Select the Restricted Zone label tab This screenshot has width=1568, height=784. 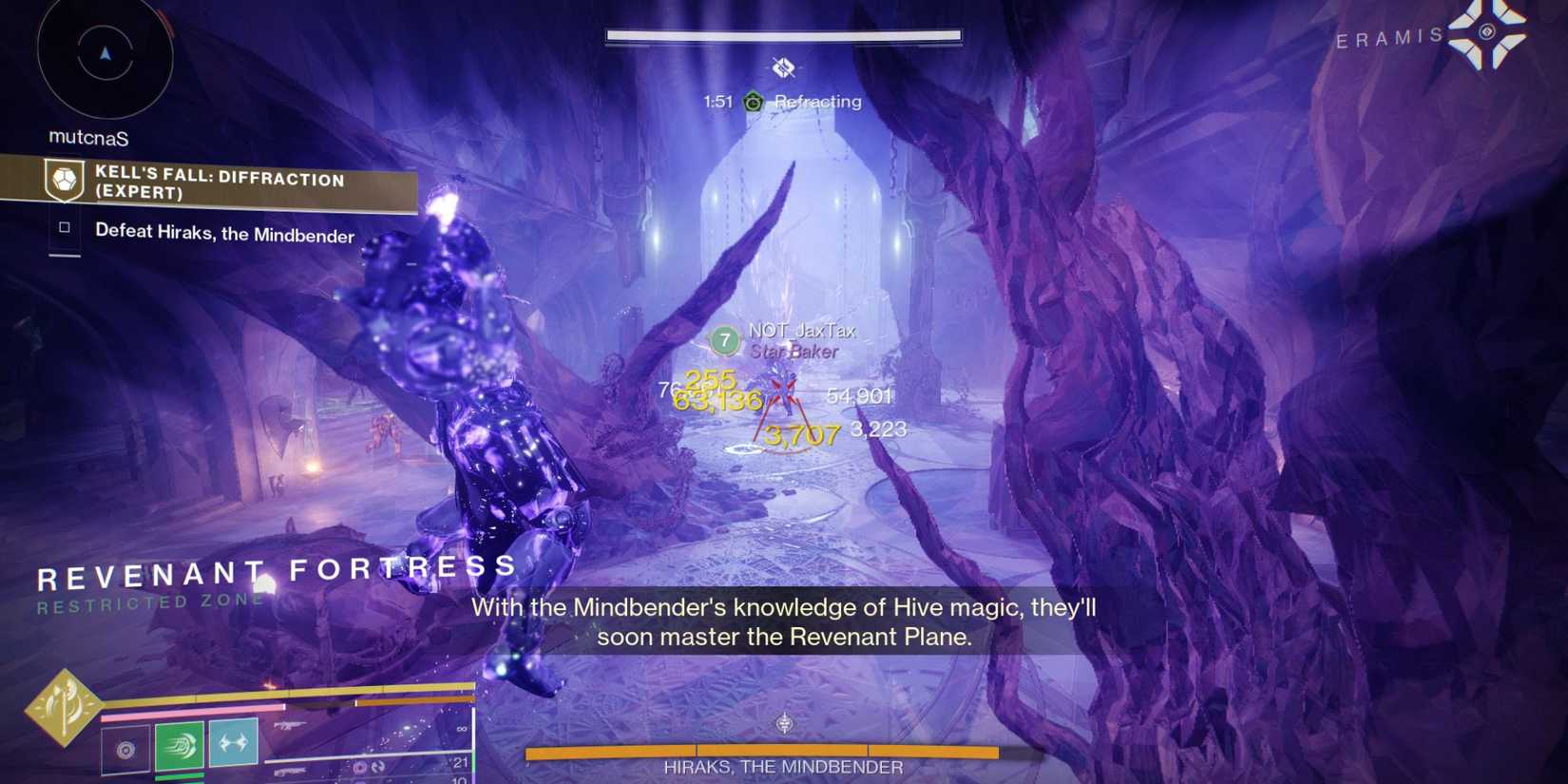pos(150,602)
